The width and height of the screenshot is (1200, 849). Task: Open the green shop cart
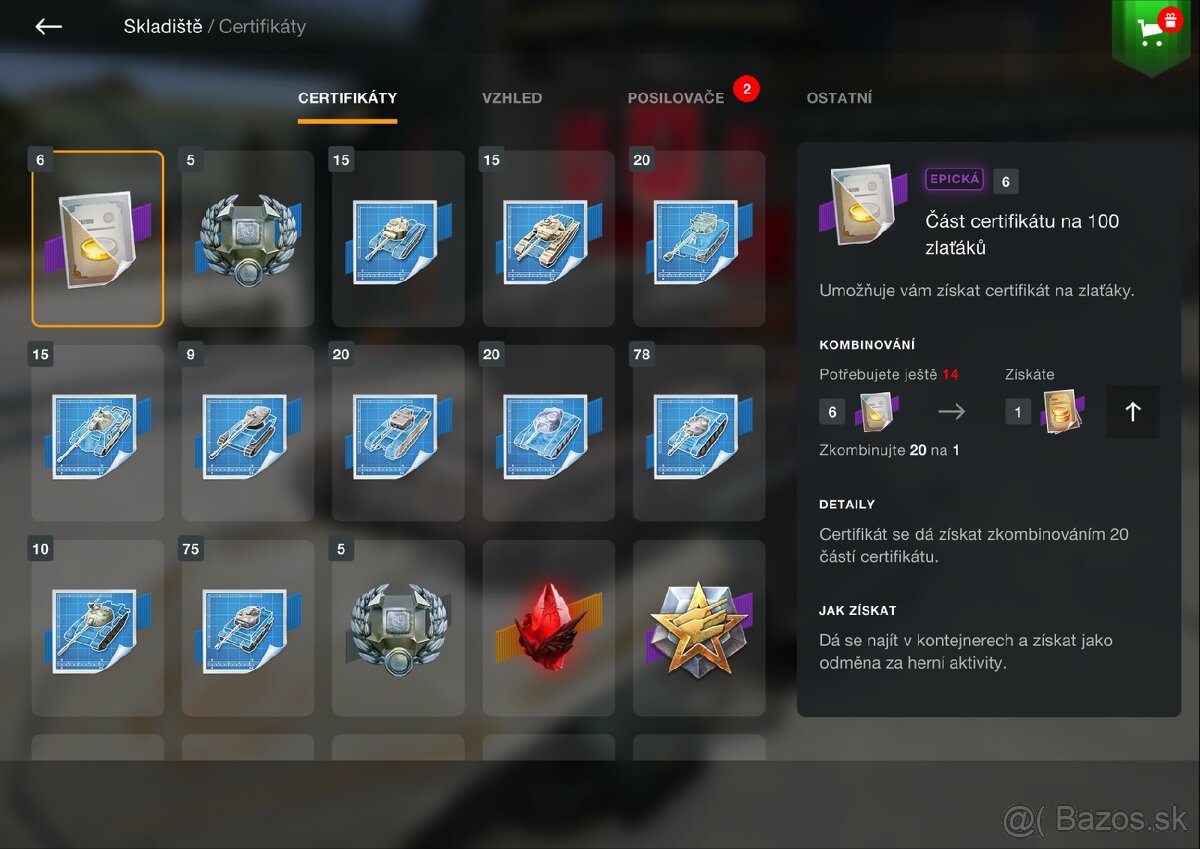[x=1152, y=32]
